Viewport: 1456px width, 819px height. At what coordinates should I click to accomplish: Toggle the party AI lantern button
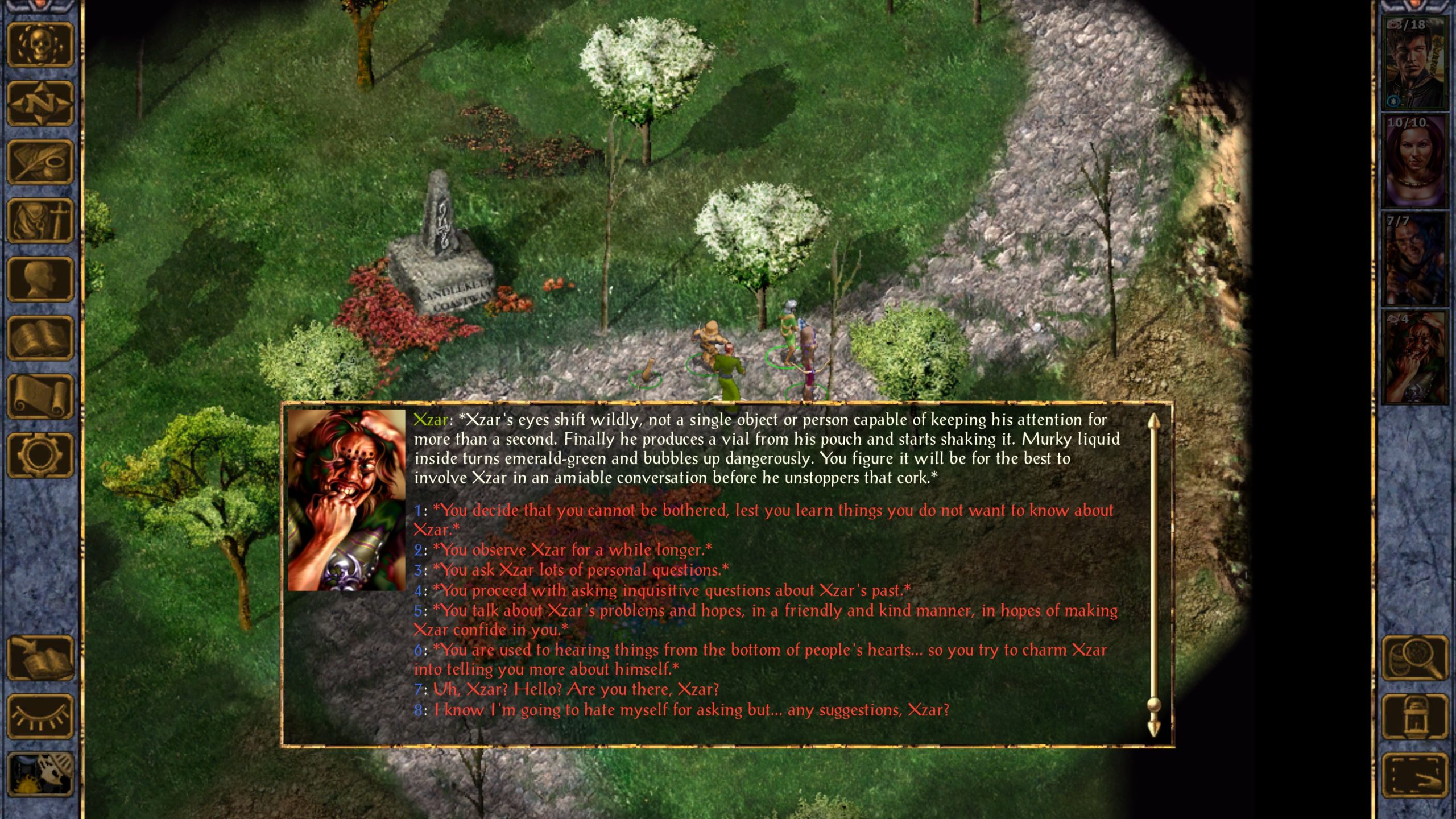tap(1415, 716)
